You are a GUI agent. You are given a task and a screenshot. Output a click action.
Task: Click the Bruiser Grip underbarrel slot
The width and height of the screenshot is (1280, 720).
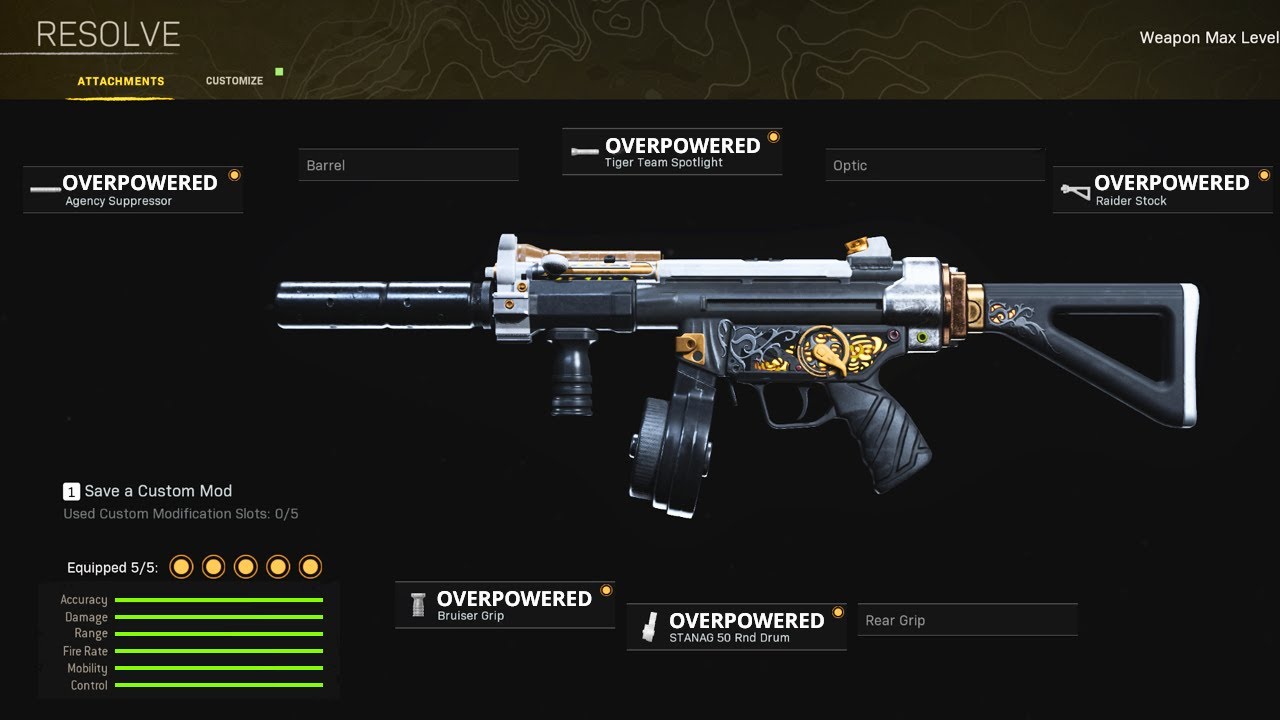click(x=505, y=605)
